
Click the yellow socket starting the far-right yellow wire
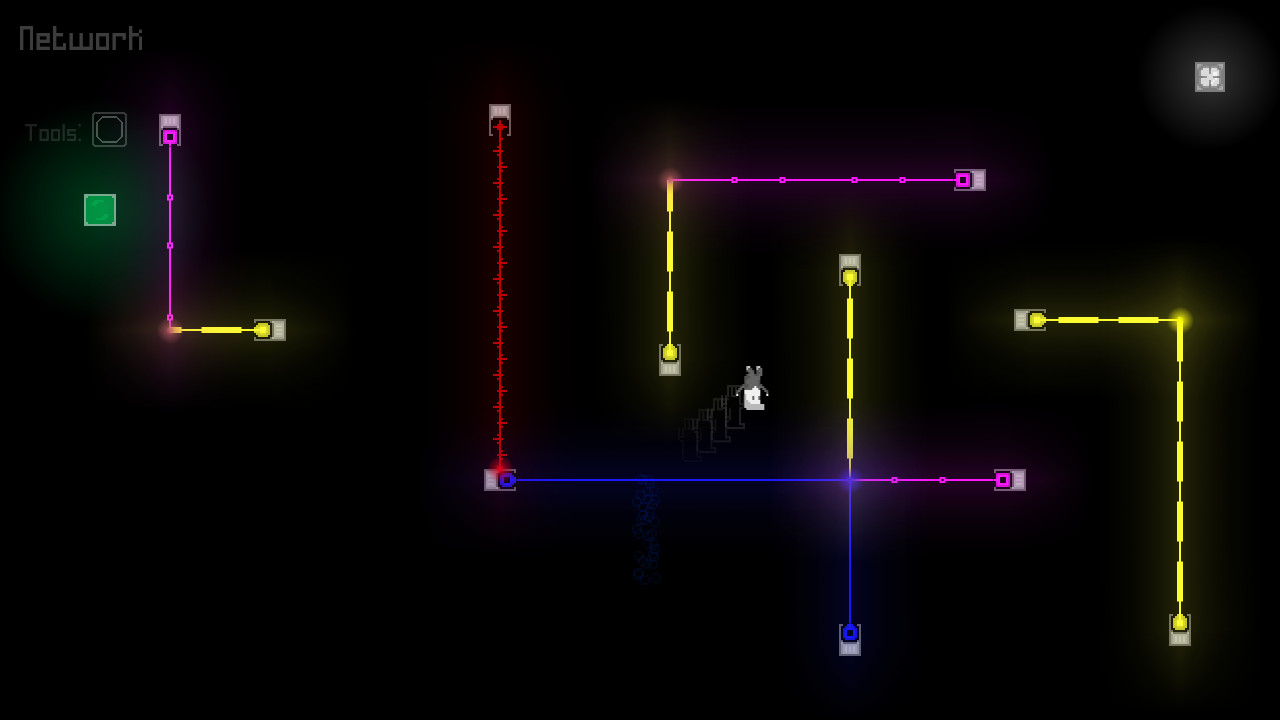[1035, 320]
